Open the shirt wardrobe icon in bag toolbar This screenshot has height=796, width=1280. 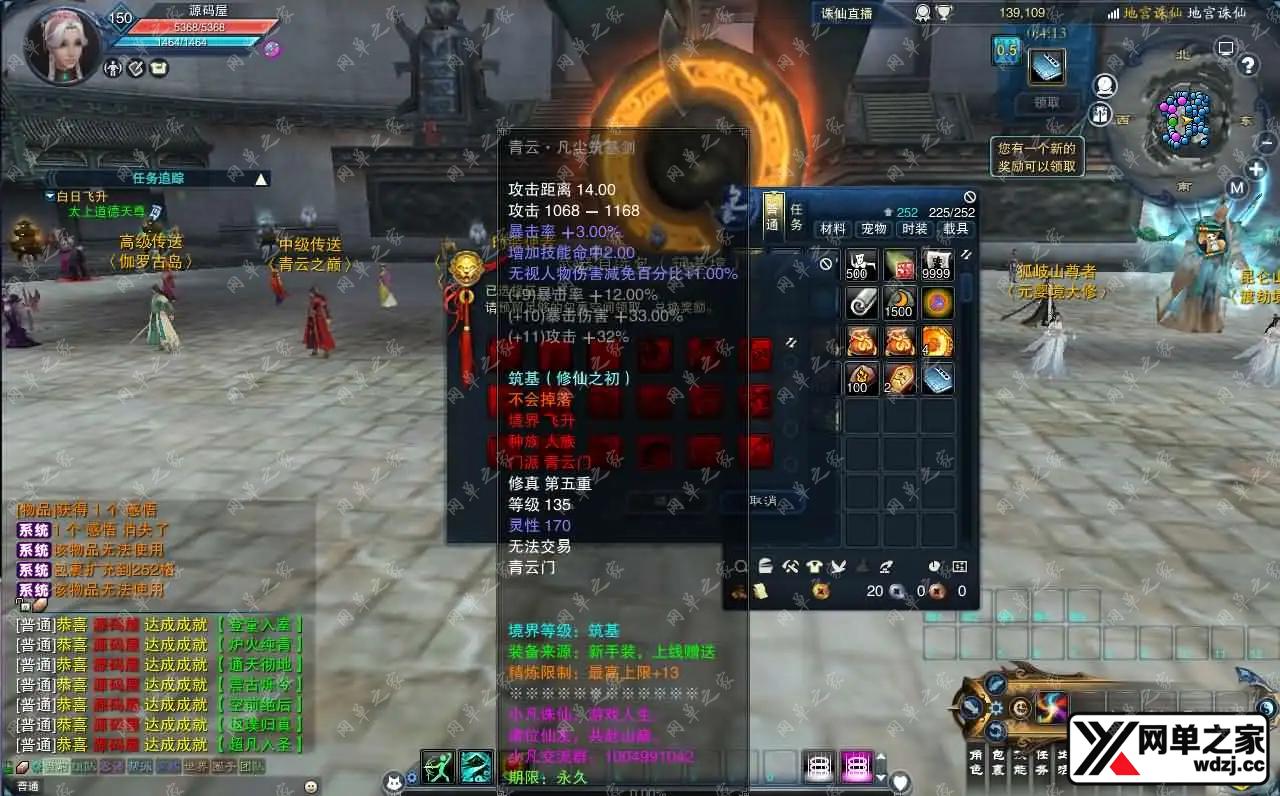pyautogui.click(x=815, y=567)
